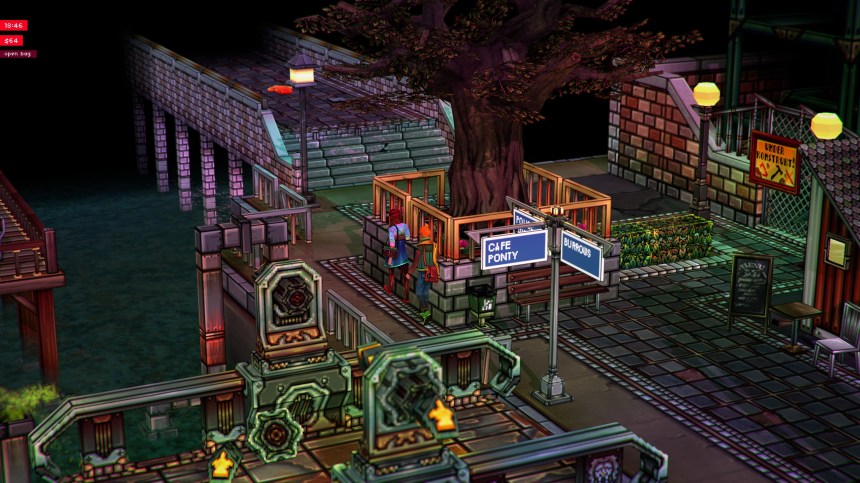Click the open bag button
The width and height of the screenshot is (860, 483).
point(18,54)
